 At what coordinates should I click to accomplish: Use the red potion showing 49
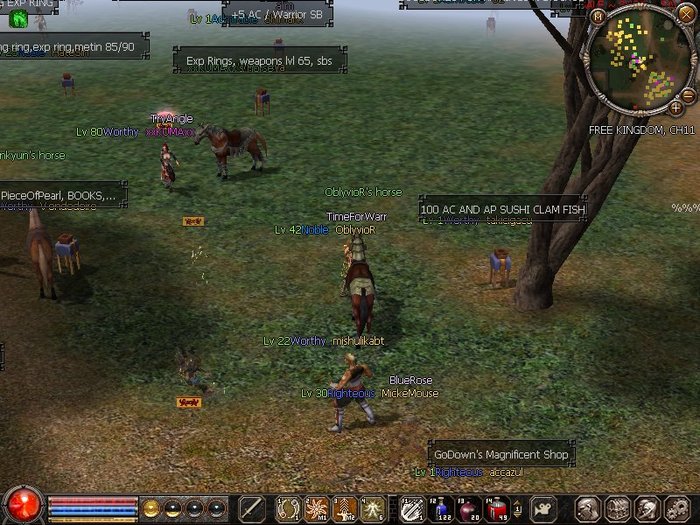click(x=497, y=508)
